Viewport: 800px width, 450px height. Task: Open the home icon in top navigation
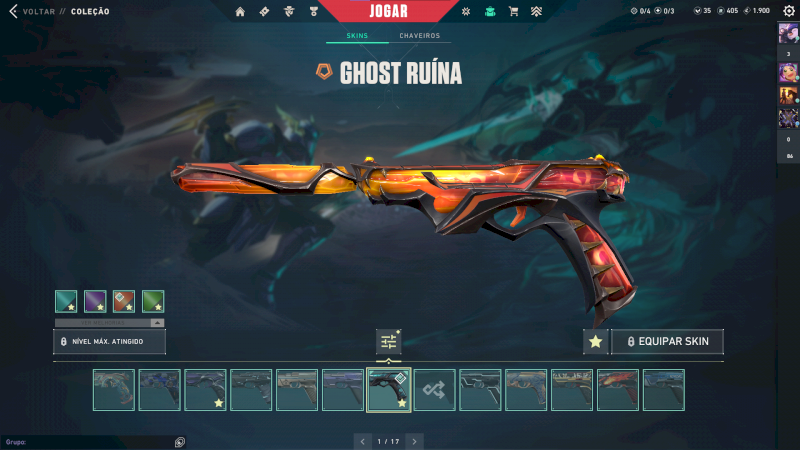(240, 11)
